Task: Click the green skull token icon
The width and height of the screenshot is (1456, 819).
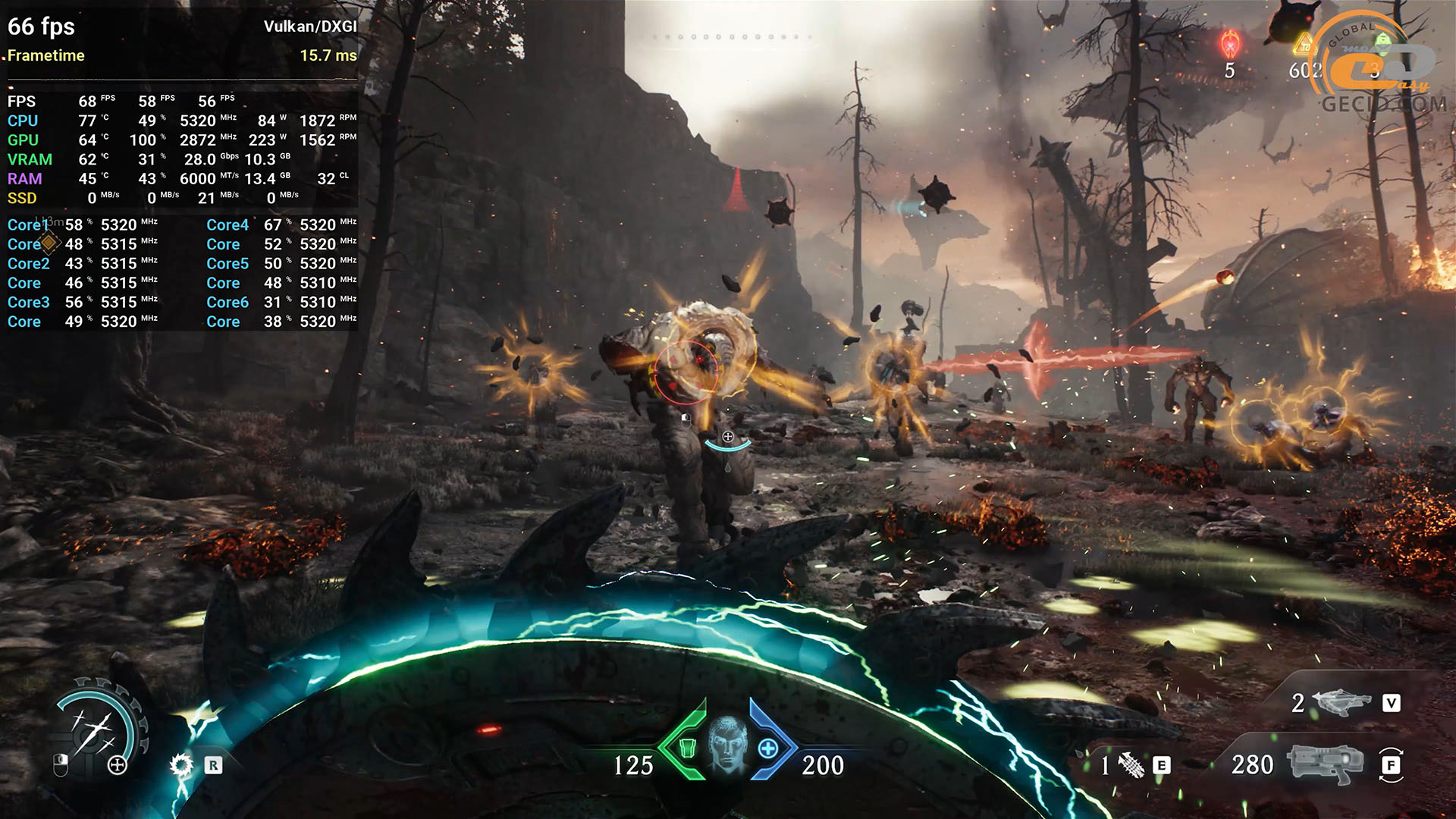Action: pos(1383,42)
